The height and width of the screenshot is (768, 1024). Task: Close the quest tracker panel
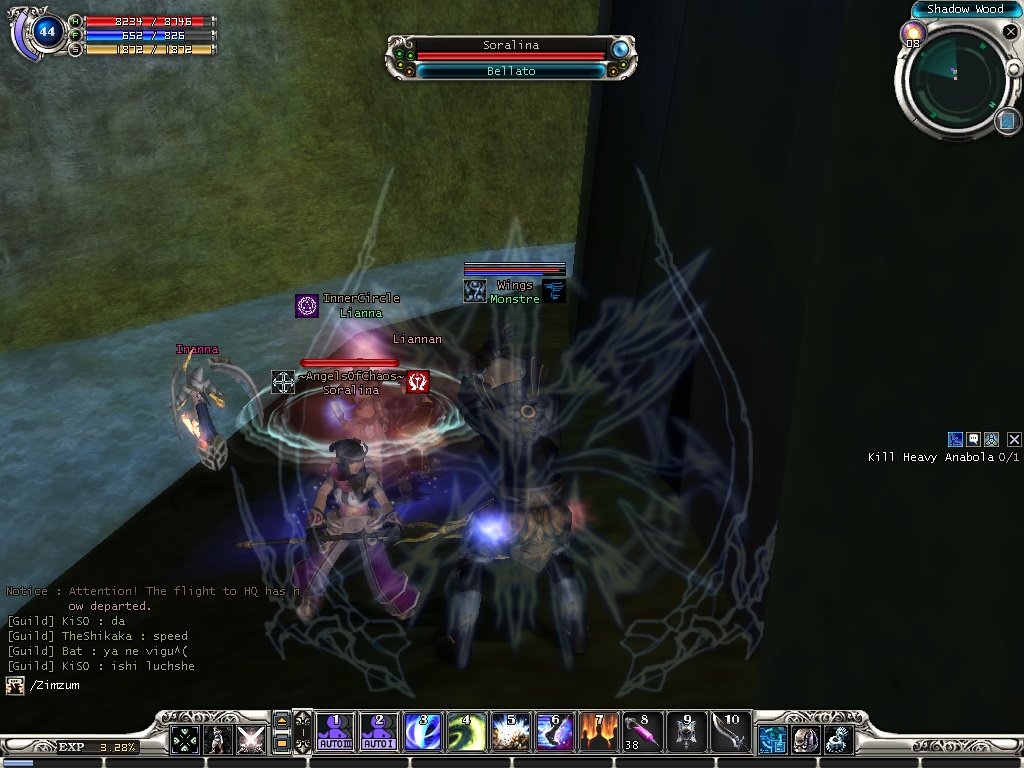point(1014,439)
